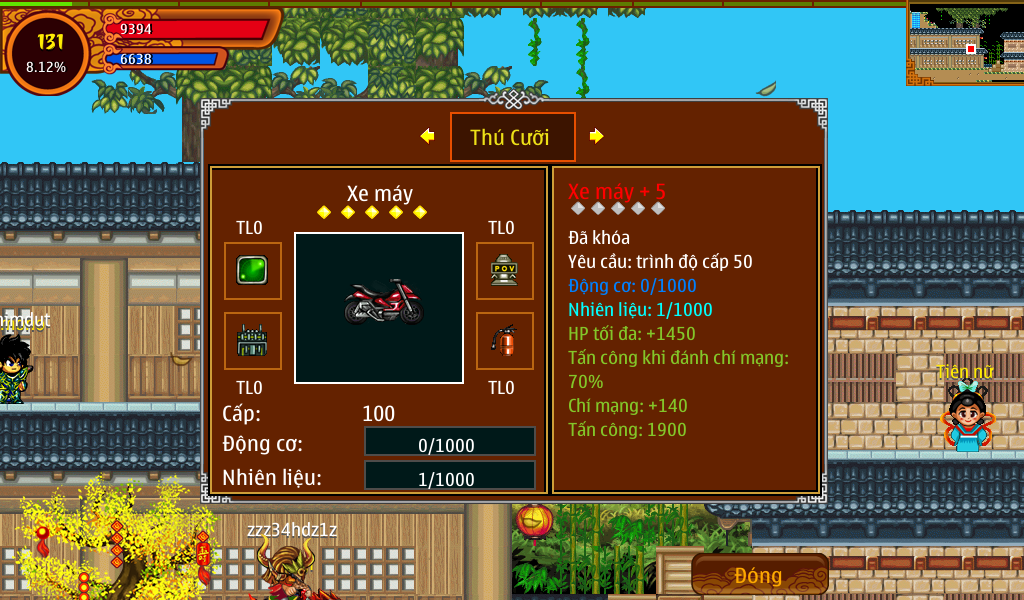Image resolution: width=1024 pixels, height=600 pixels.
Task: Select the Thú Cưỡi tab header
Action: click(x=512, y=137)
